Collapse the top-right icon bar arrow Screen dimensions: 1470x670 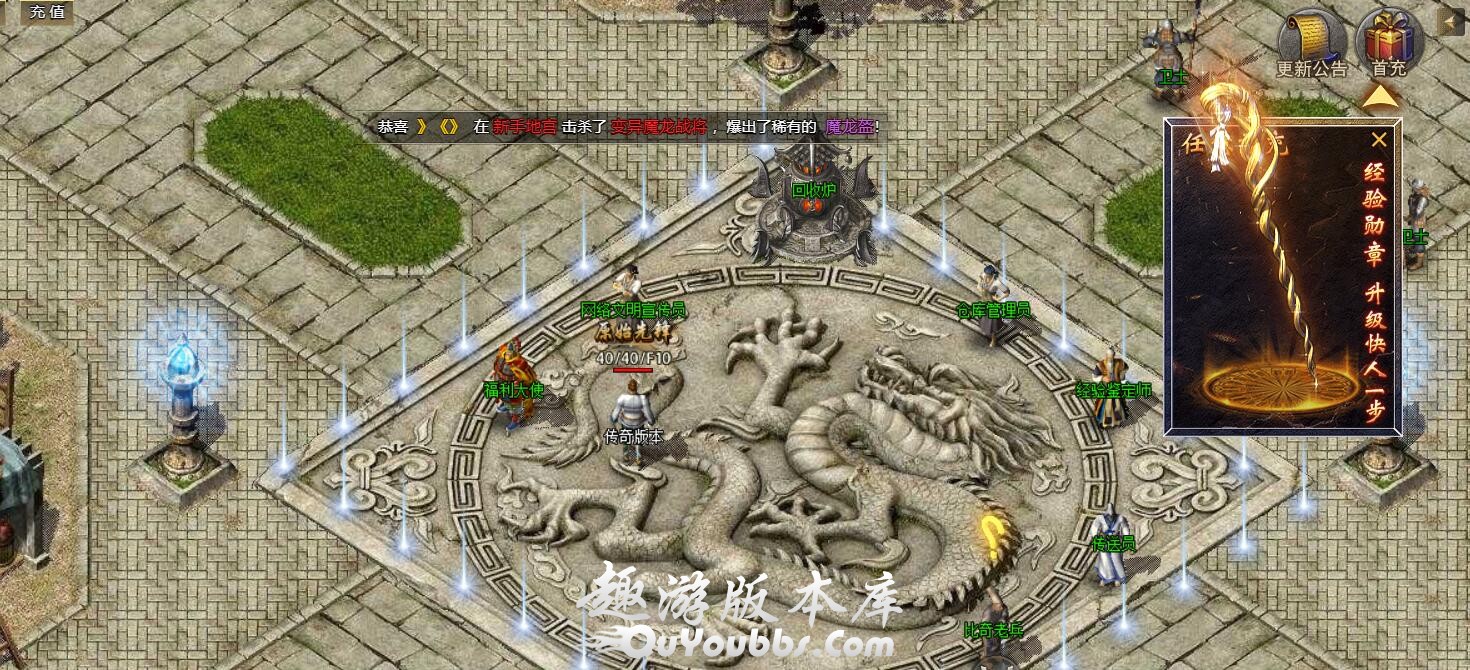coord(1450,21)
